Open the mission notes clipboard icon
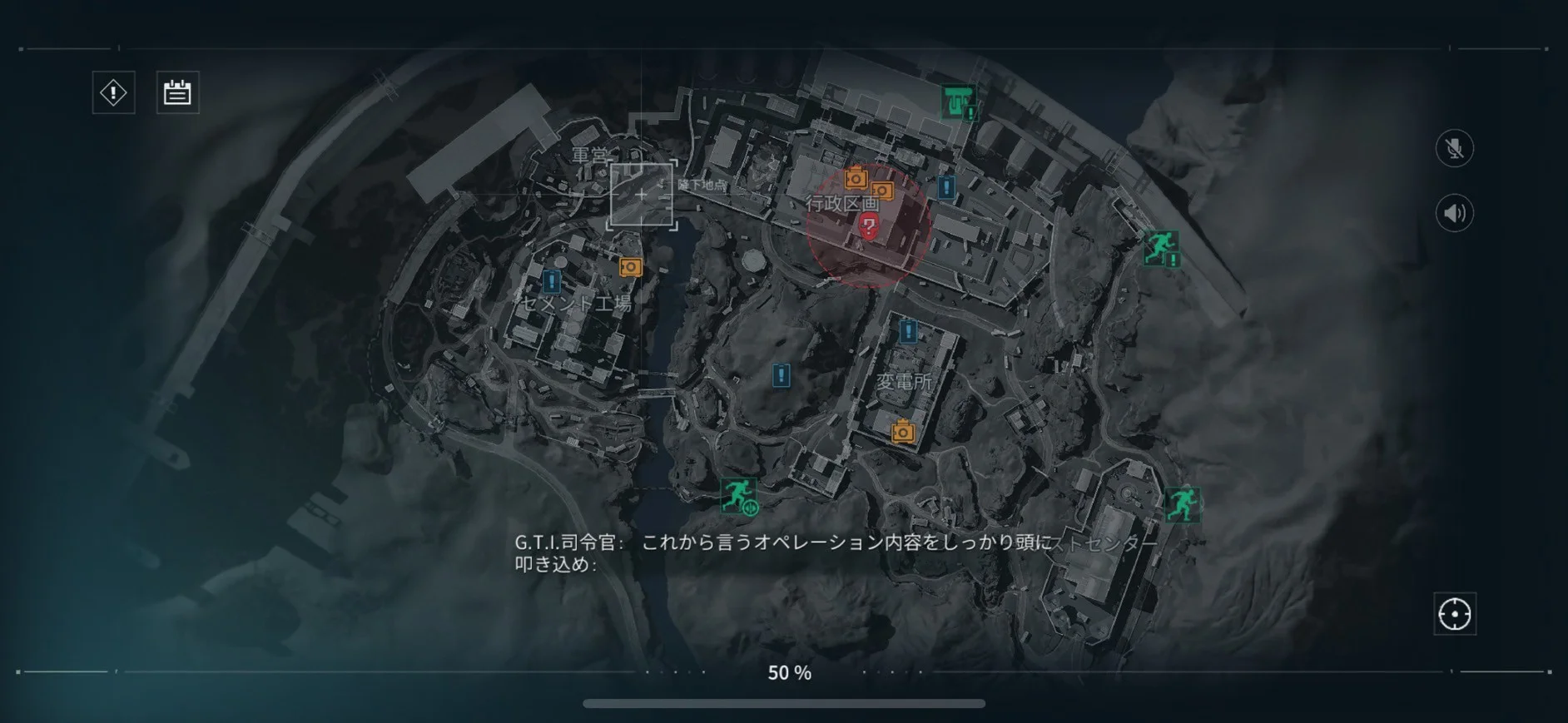 [177, 92]
